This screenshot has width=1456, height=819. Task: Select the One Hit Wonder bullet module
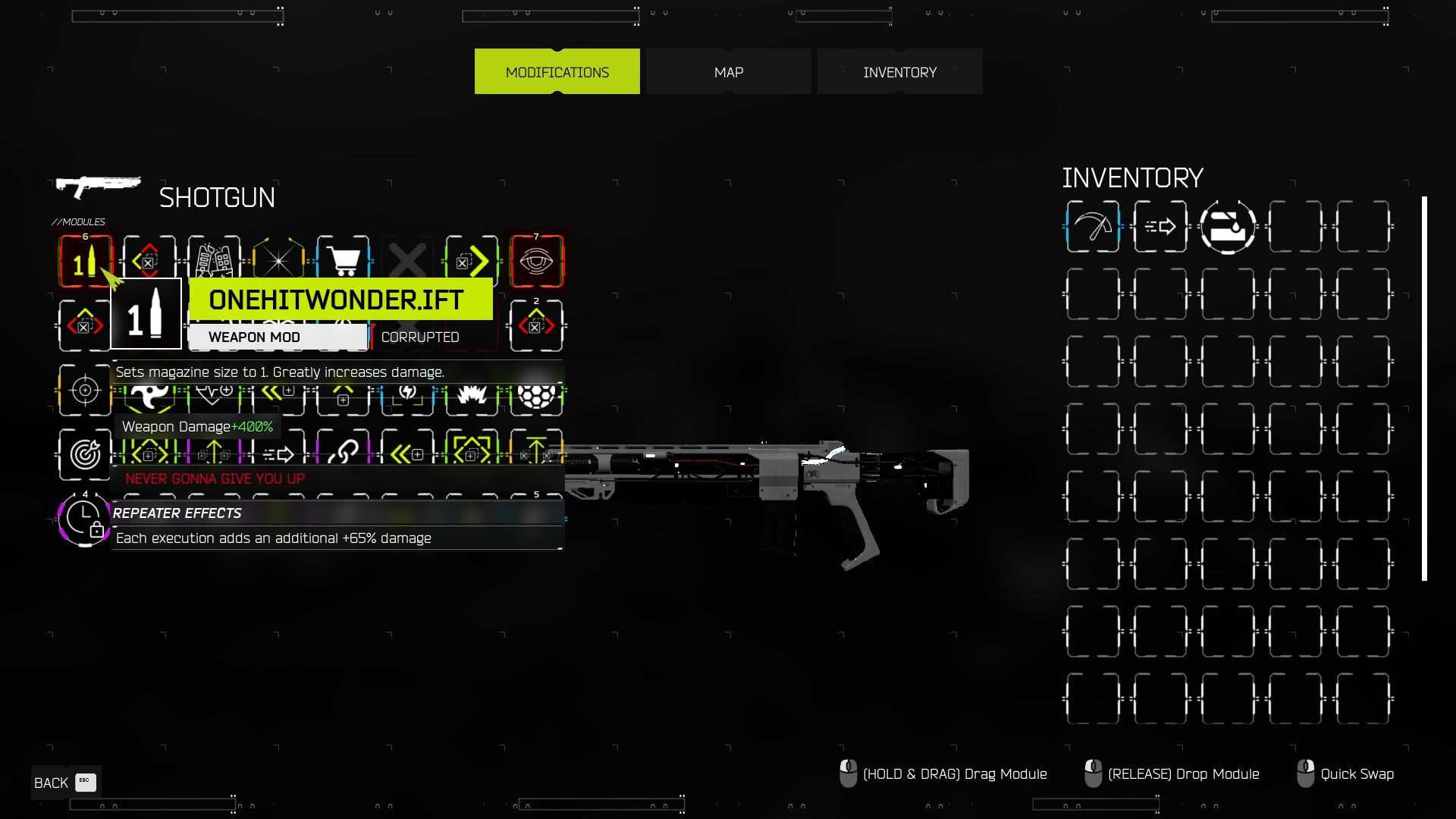[x=85, y=262]
